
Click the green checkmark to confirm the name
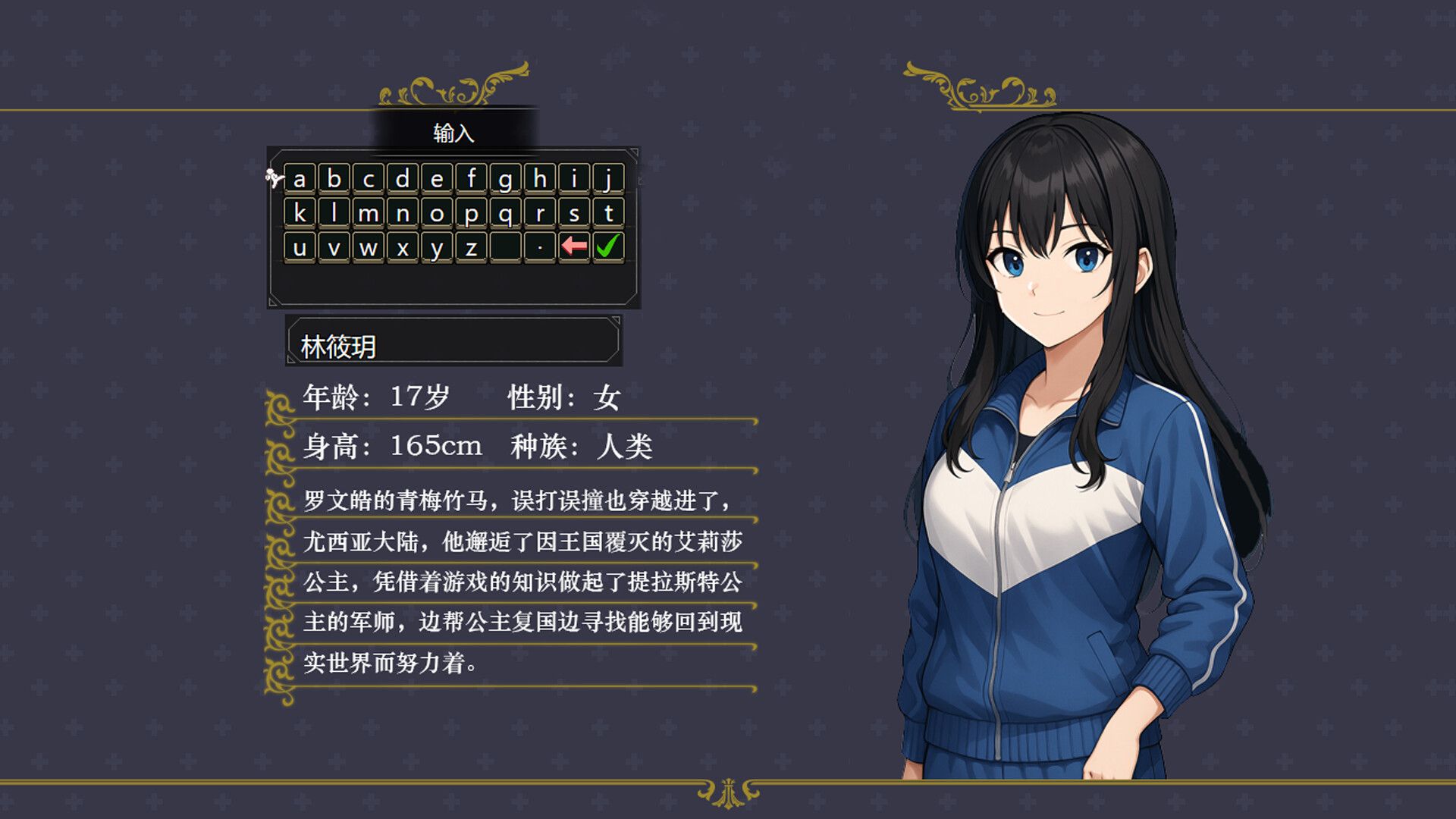tap(607, 245)
